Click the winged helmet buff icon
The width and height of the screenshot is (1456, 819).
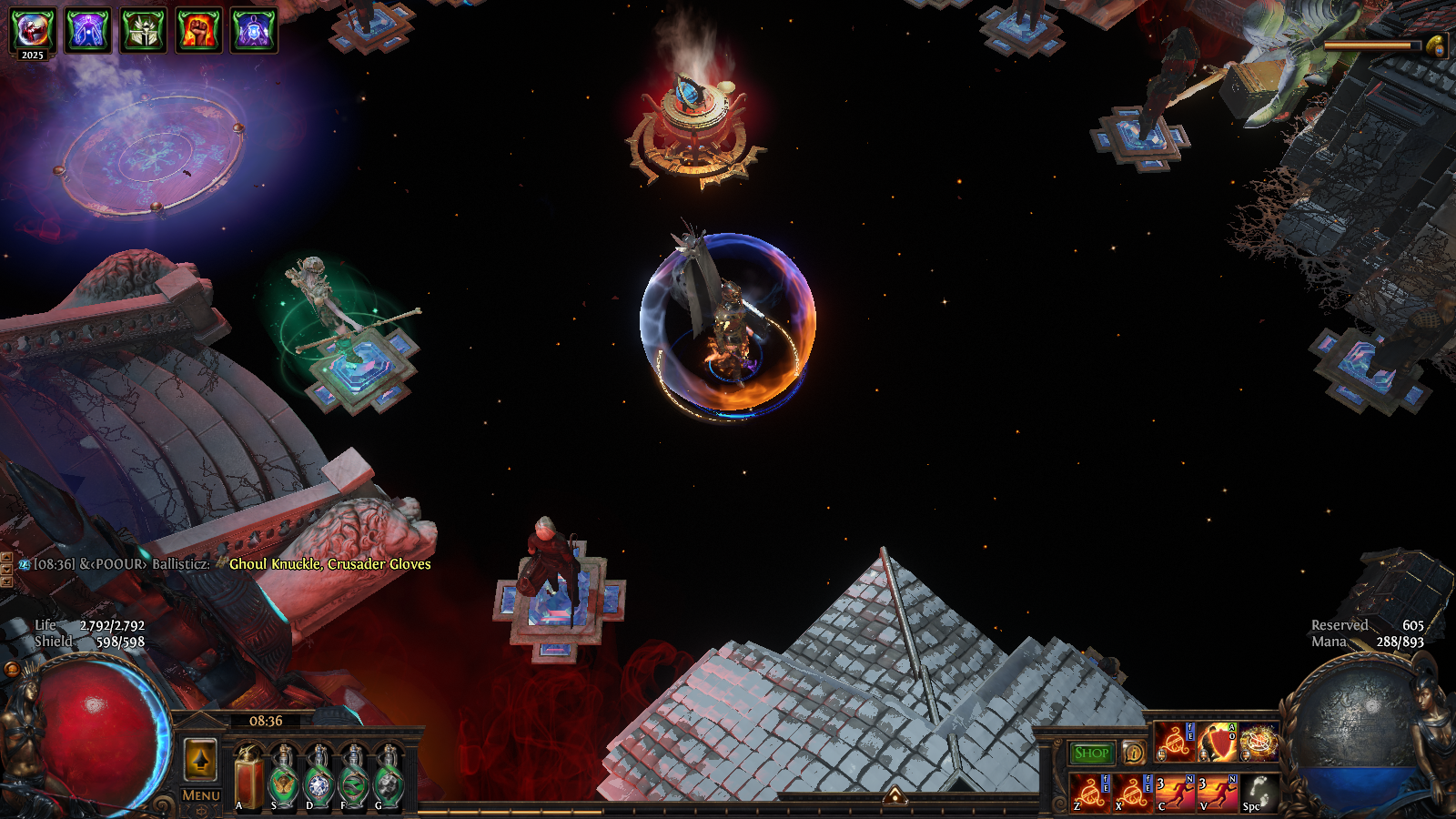tap(144, 31)
